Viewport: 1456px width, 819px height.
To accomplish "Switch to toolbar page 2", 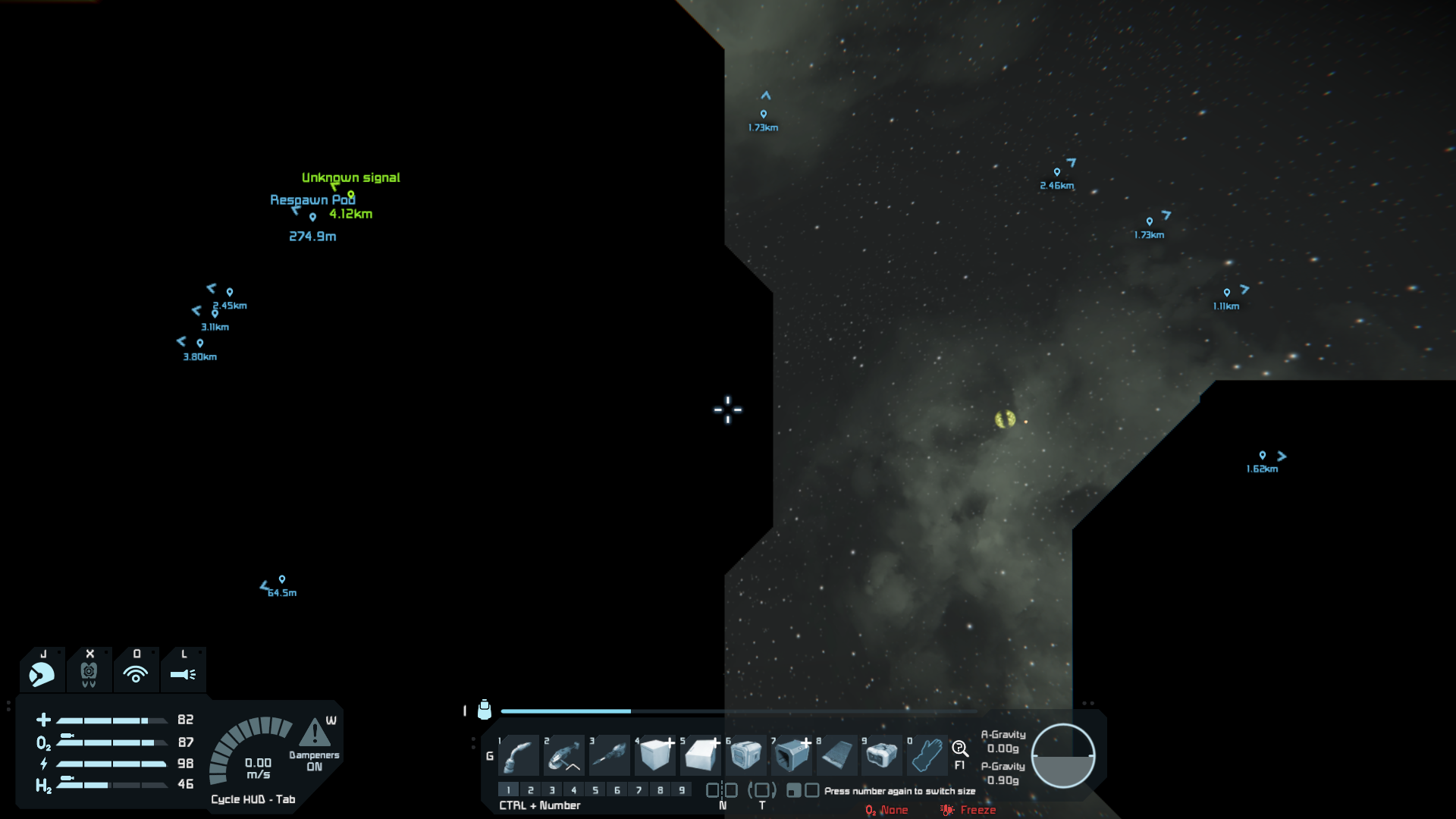I will [x=531, y=790].
